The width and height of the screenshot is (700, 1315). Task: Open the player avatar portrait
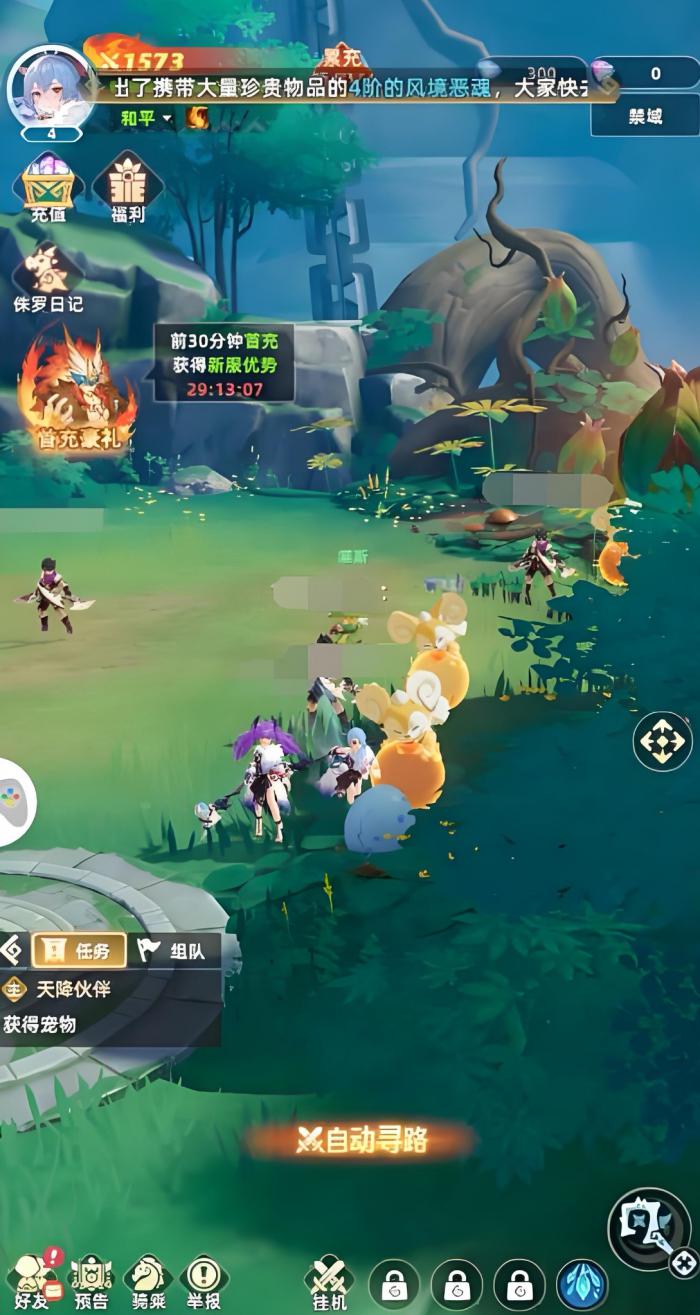pyautogui.click(x=51, y=88)
